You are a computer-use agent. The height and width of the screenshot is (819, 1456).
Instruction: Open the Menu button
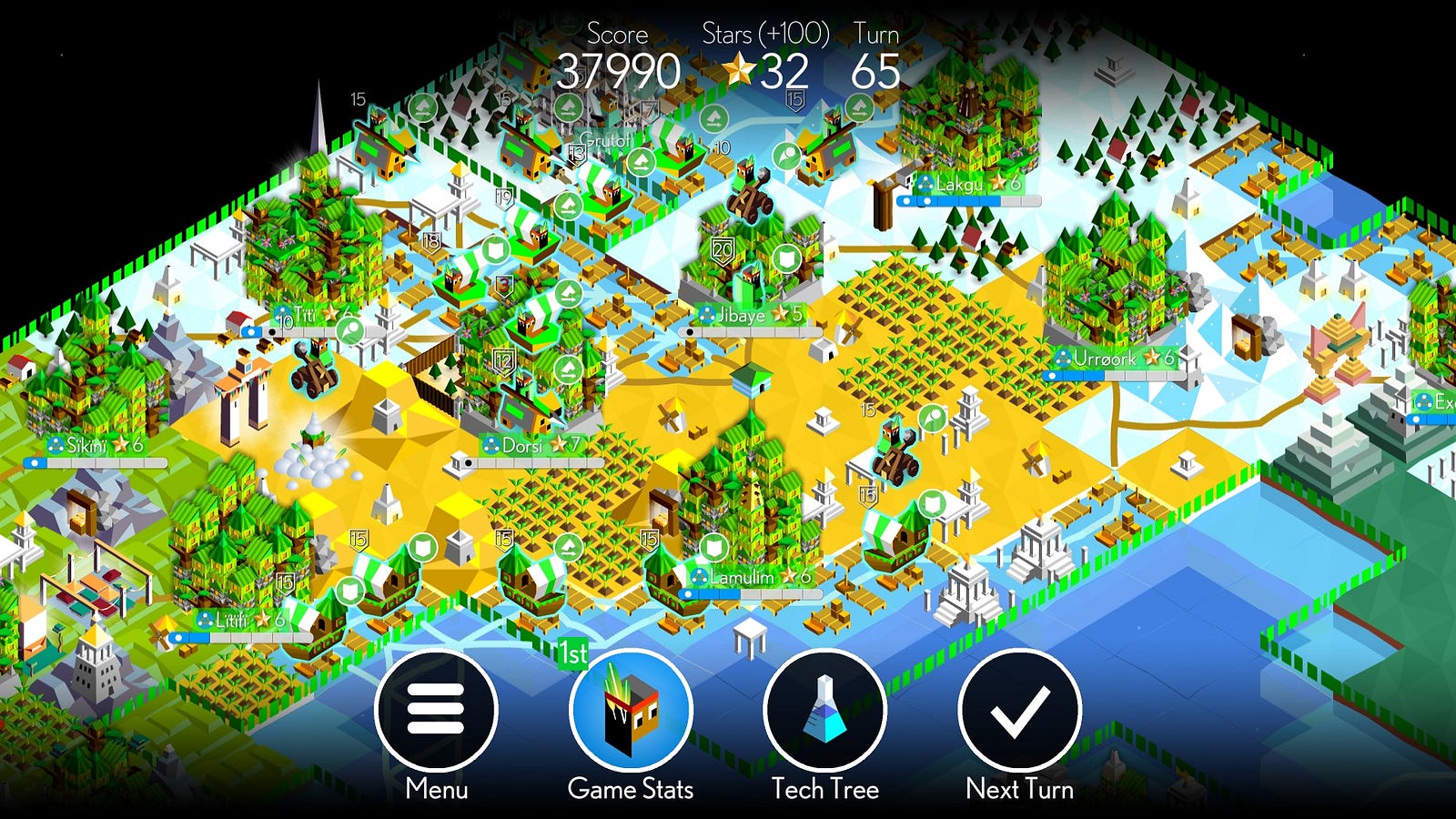click(x=436, y=711)
